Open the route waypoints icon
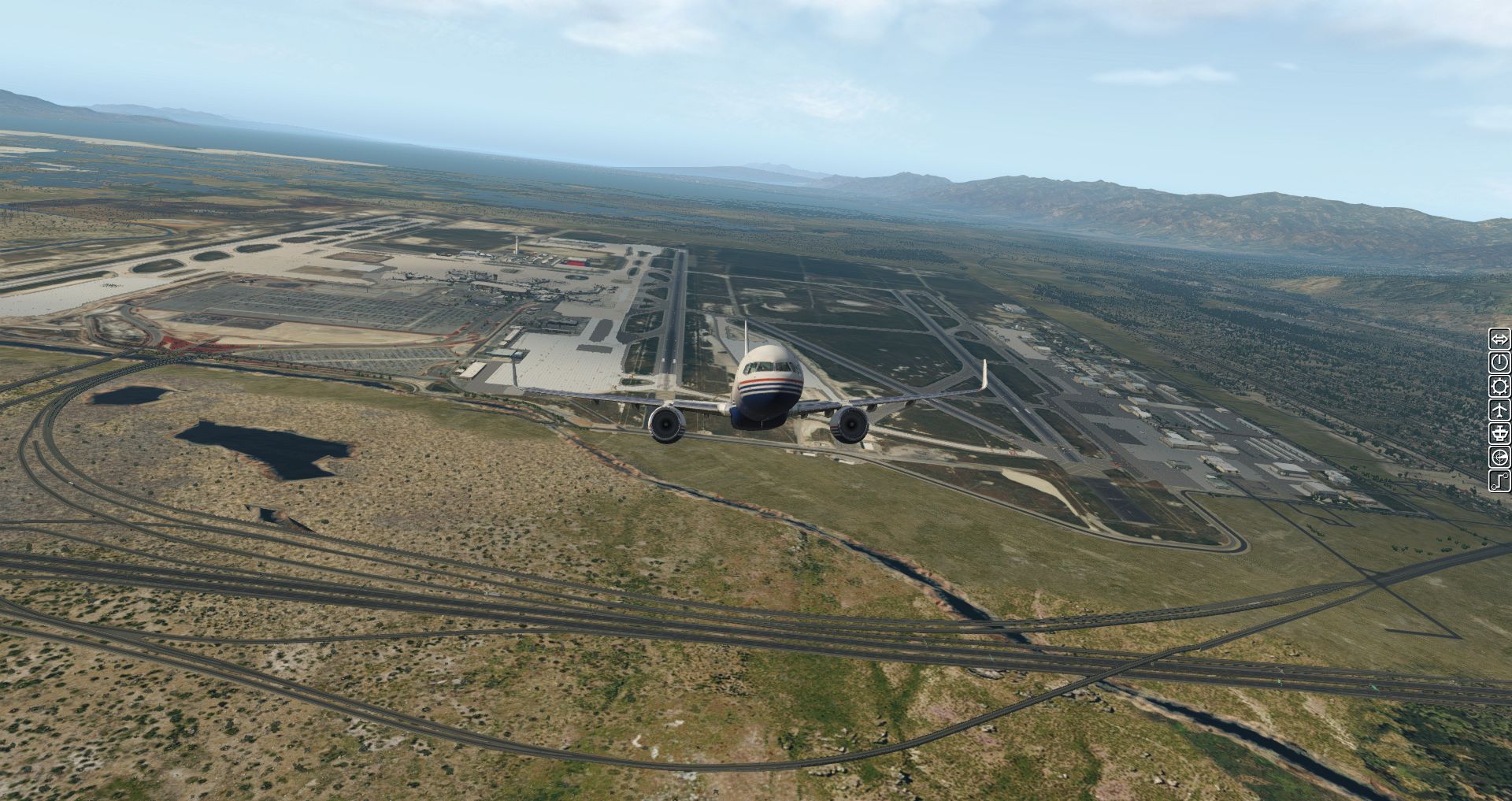The image size is (1512, 801). pos(1499,480)
